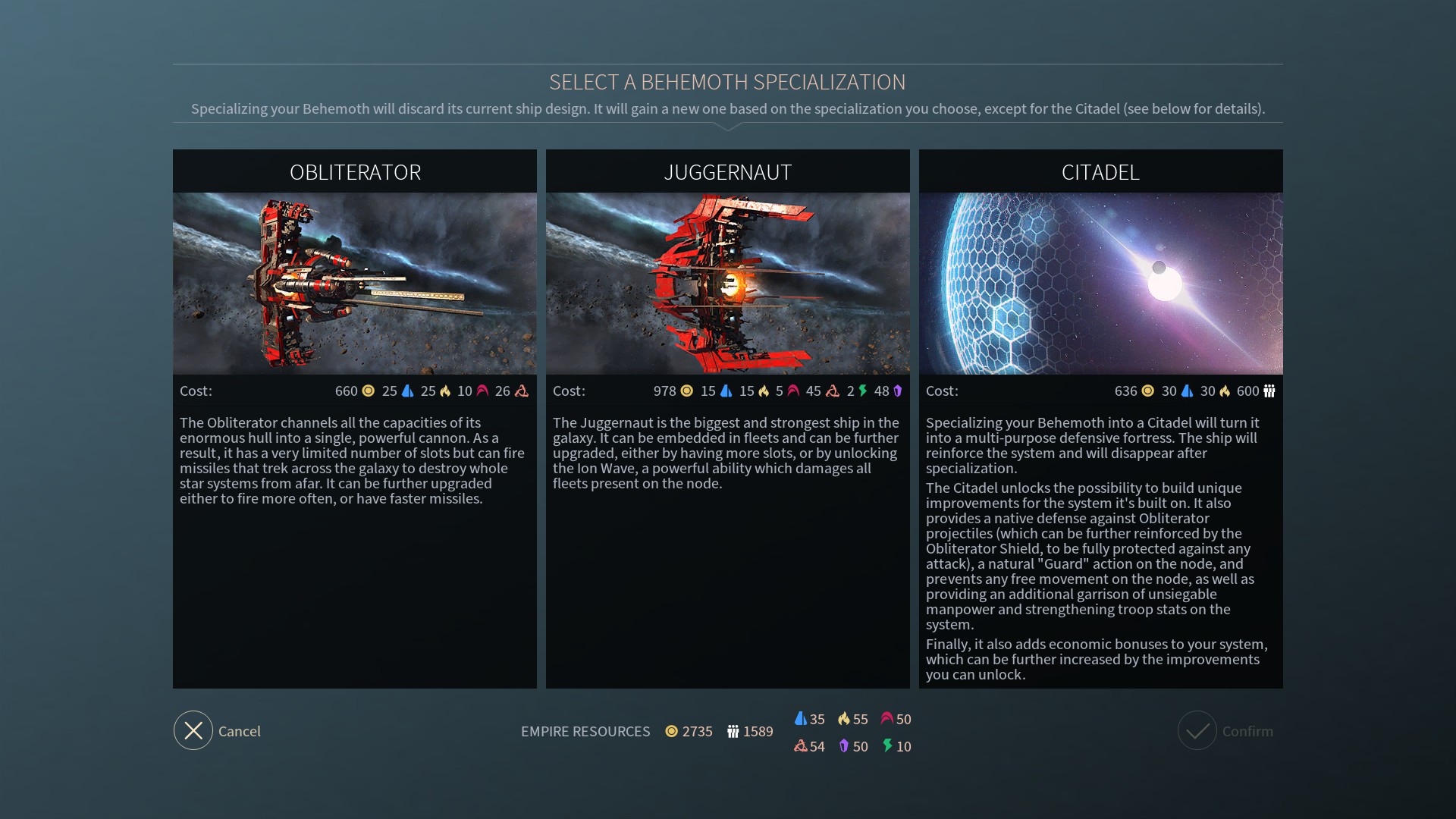This screenshot has height=819, width=1456.
Task: Select the orange Orichalcix resource icon showing 54
Action: 801,746
